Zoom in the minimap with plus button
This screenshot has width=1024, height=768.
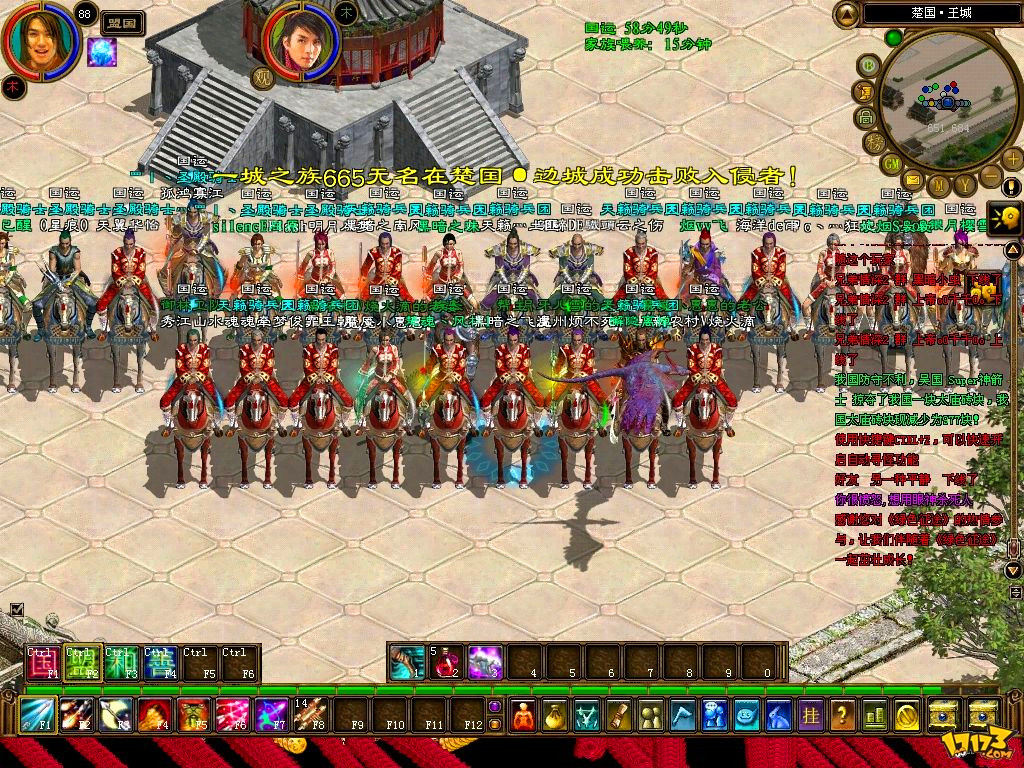[1013, 158]
